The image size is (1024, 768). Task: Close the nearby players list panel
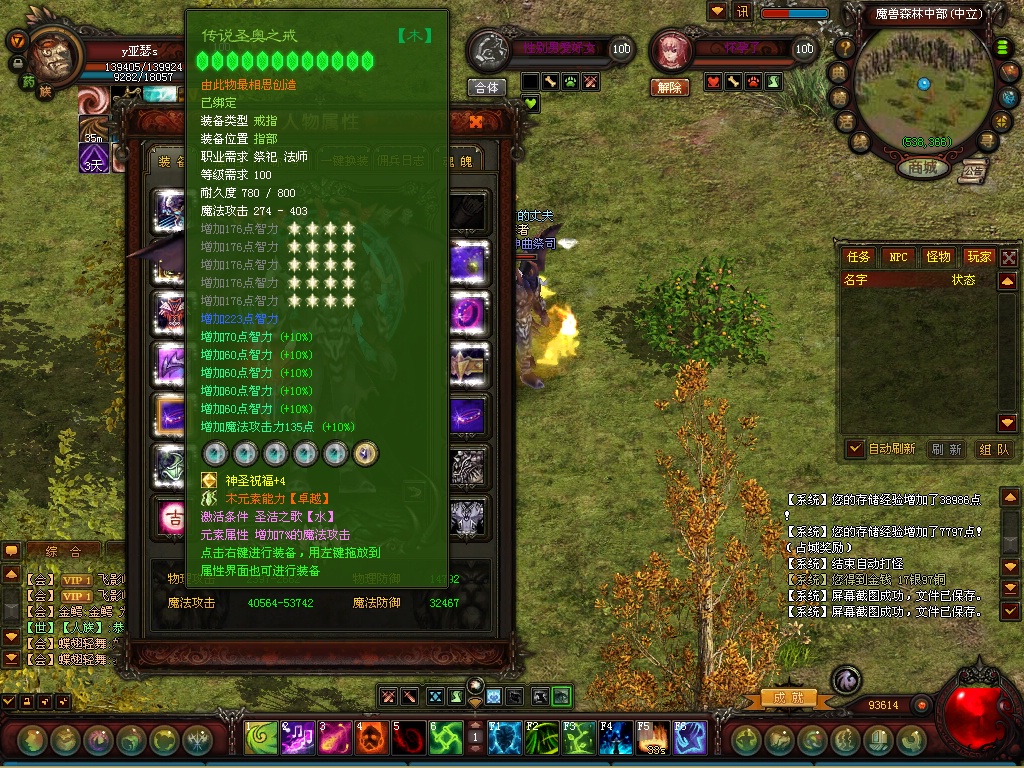1009,257
